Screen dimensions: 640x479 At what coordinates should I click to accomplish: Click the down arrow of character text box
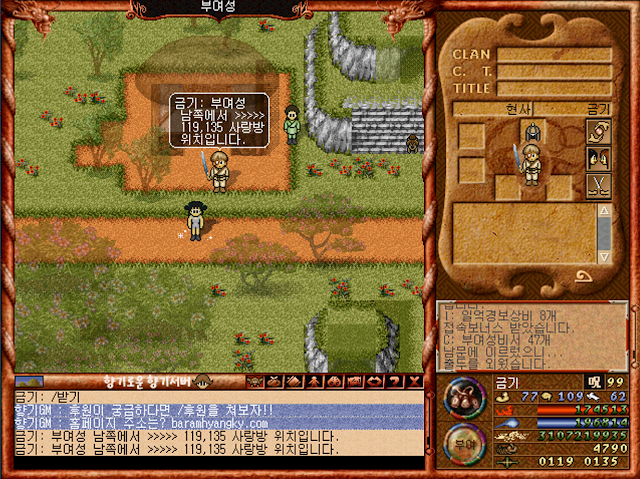point(603,257)
